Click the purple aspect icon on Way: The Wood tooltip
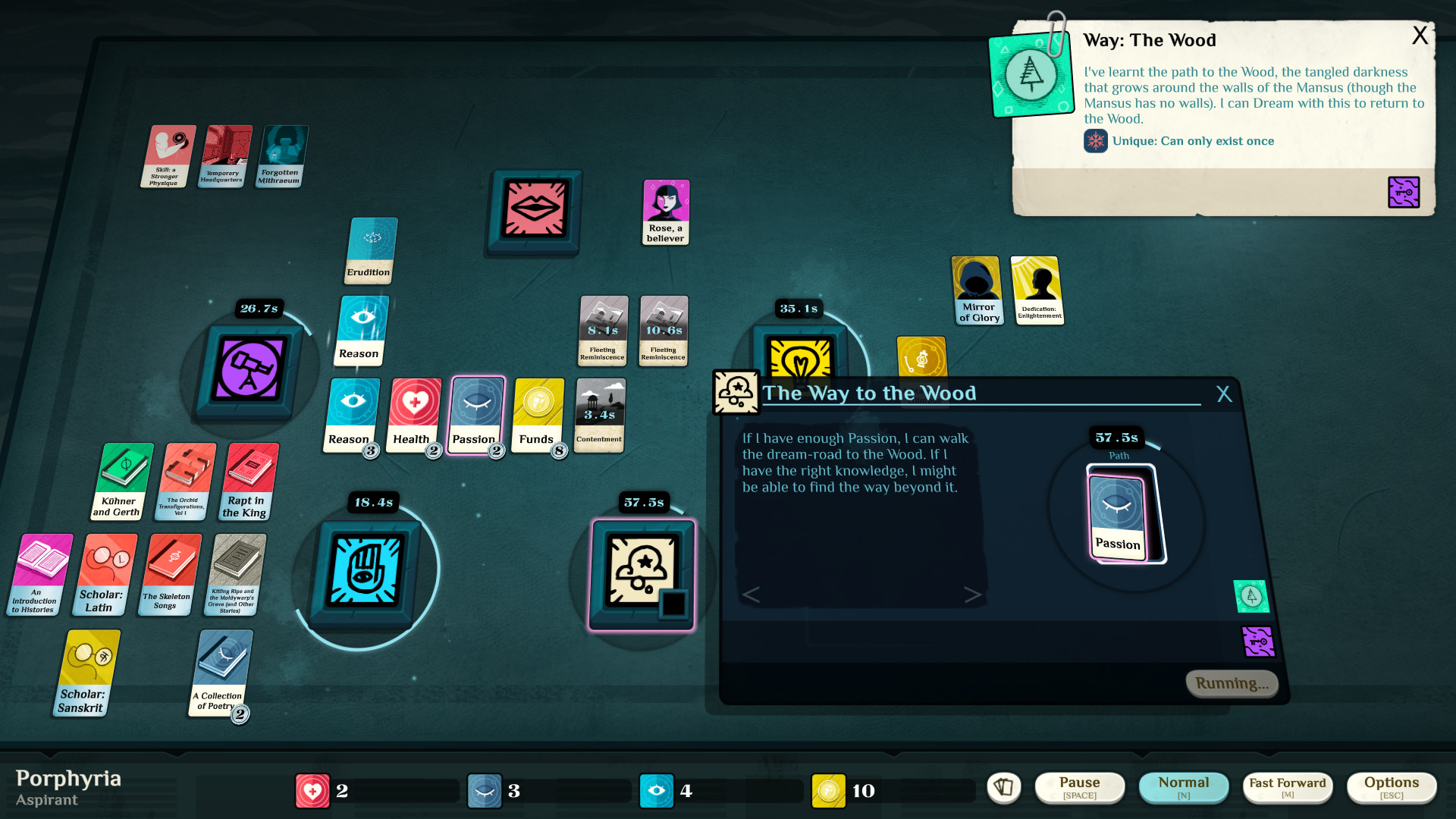This screenshot has height=819, width=1456. click(x=1404, y=191)
